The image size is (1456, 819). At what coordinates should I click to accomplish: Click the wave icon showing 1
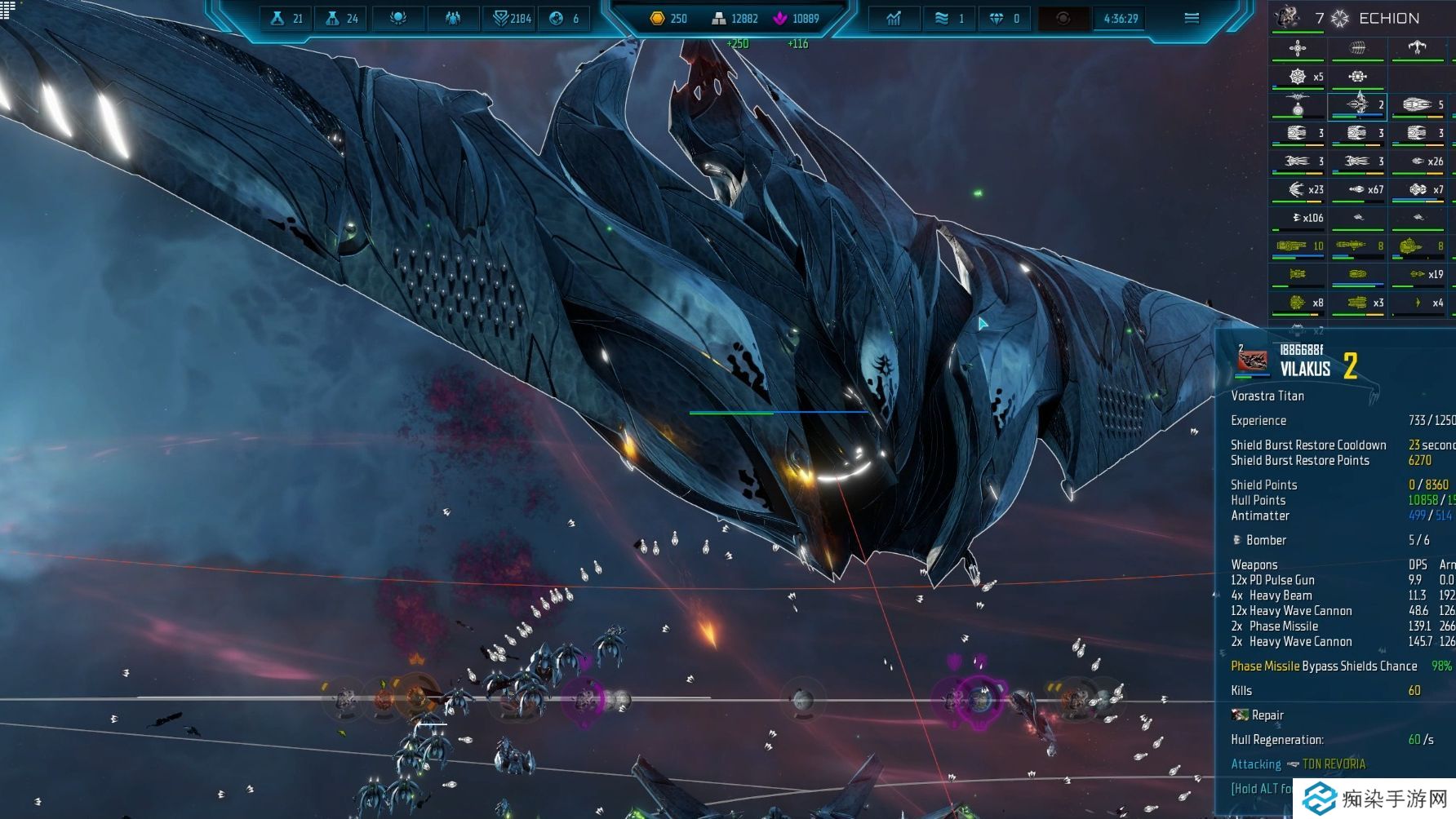pos(951,18)
